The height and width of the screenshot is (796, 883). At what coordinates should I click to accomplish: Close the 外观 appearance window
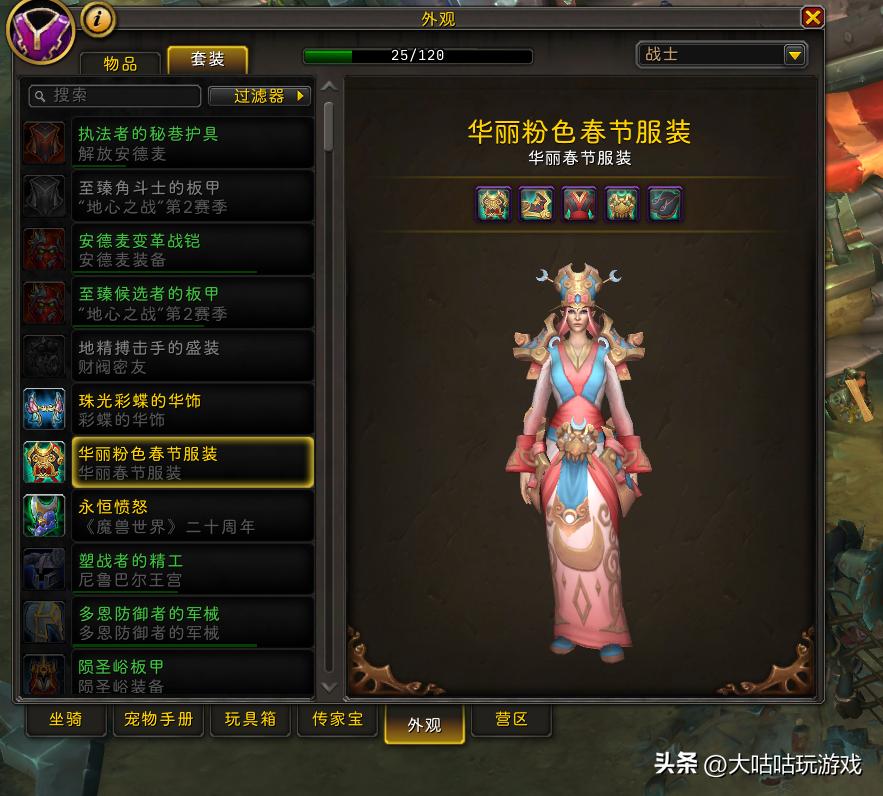click(x=813, y=18)
